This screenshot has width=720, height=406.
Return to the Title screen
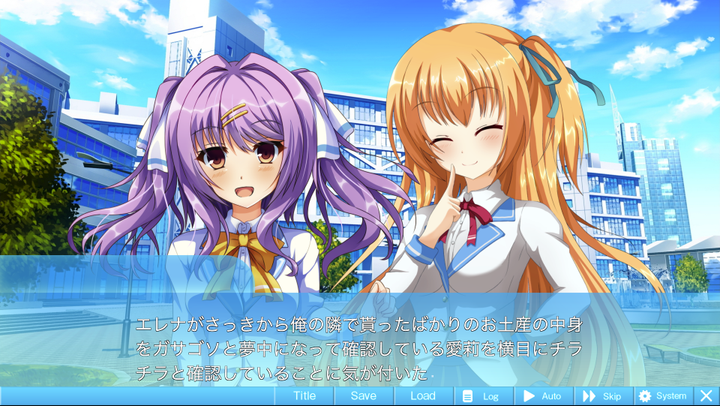(x=304, y=396)
